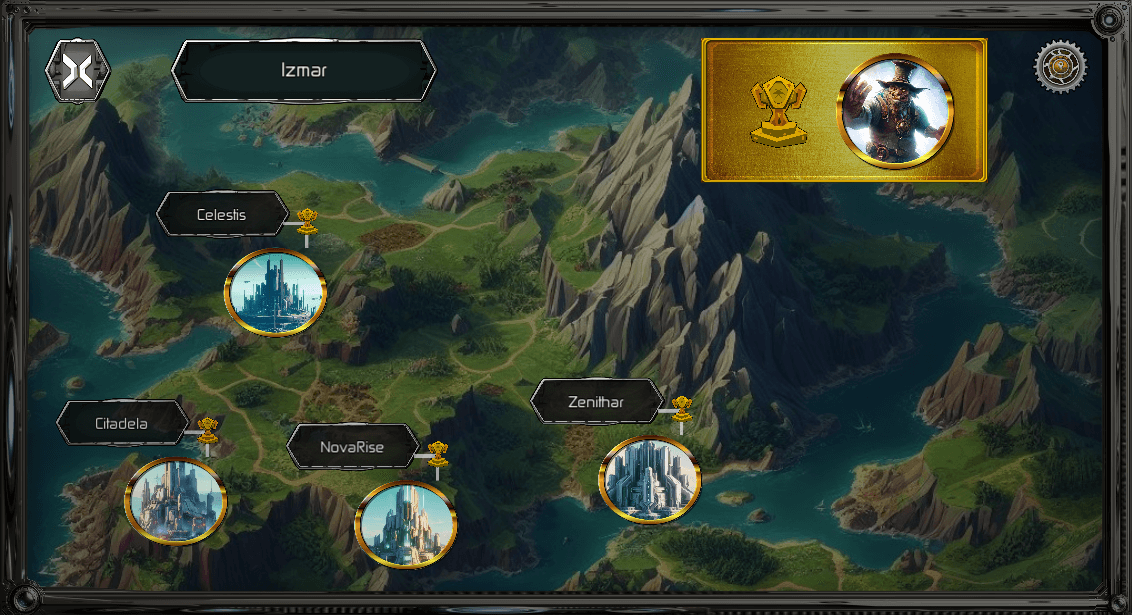Select the Izmar region title banner

[x=304, y=71]
